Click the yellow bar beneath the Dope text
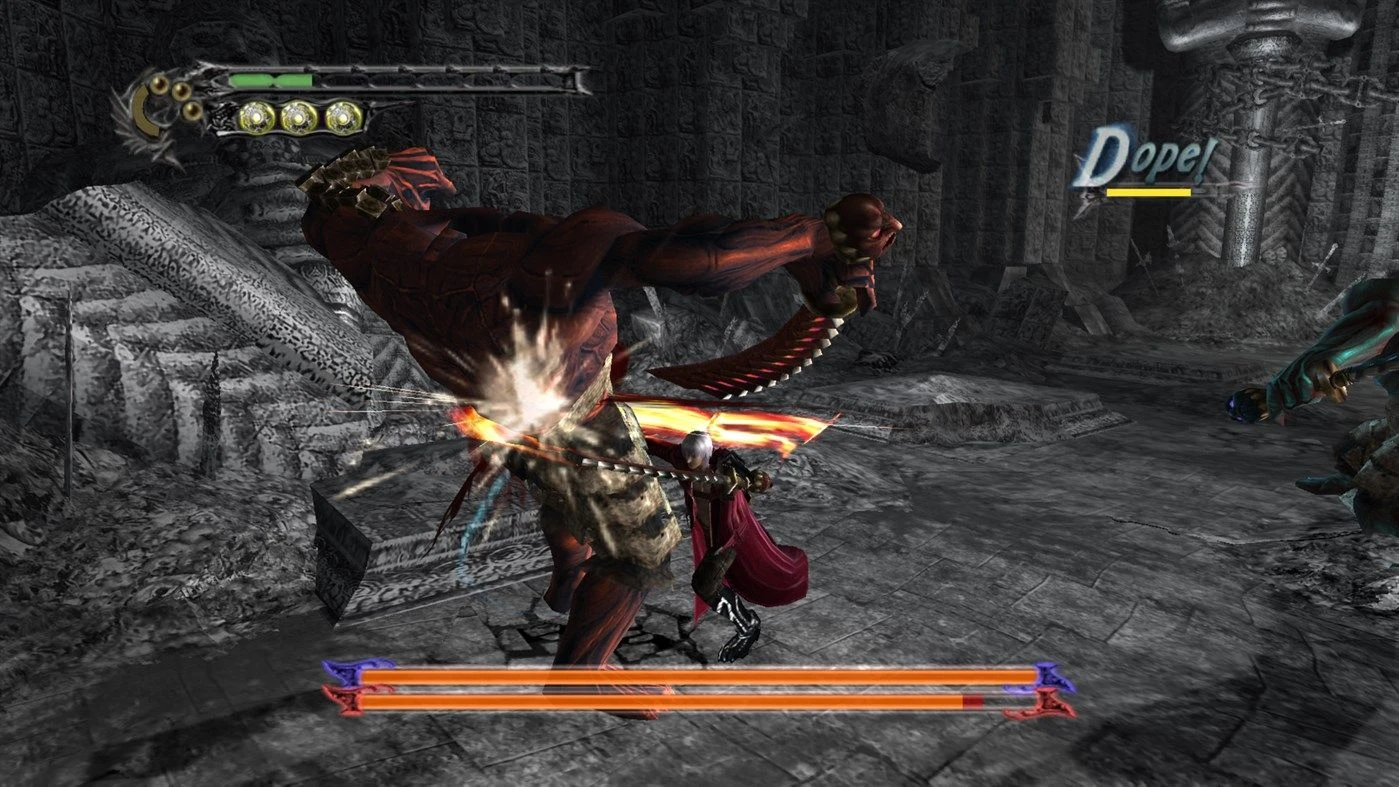 click(x=1149, y=191)
